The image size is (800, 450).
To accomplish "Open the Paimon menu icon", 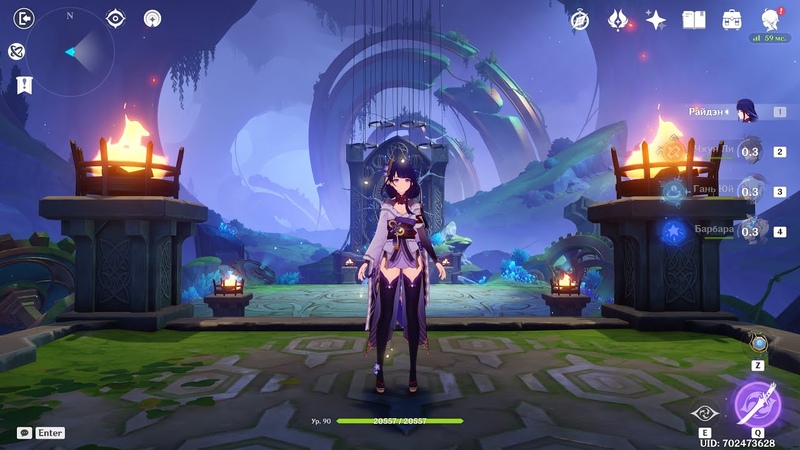I will click(770, 19).
